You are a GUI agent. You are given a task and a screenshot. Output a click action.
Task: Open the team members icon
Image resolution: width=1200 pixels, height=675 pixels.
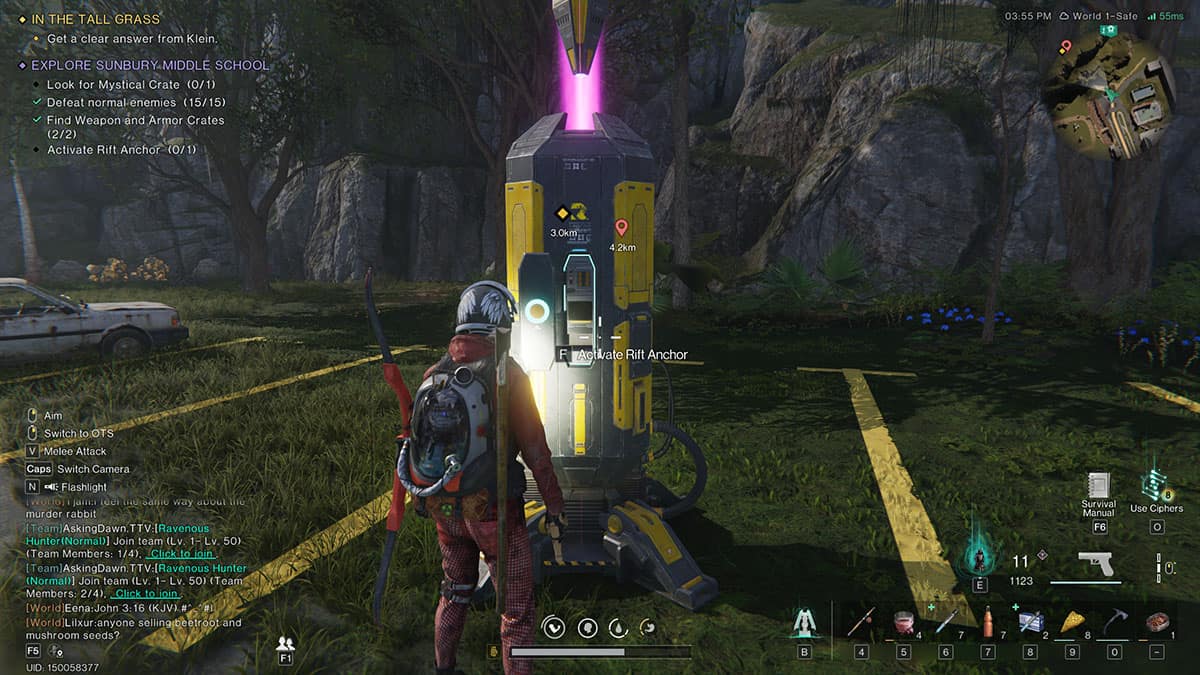point(286,643)
